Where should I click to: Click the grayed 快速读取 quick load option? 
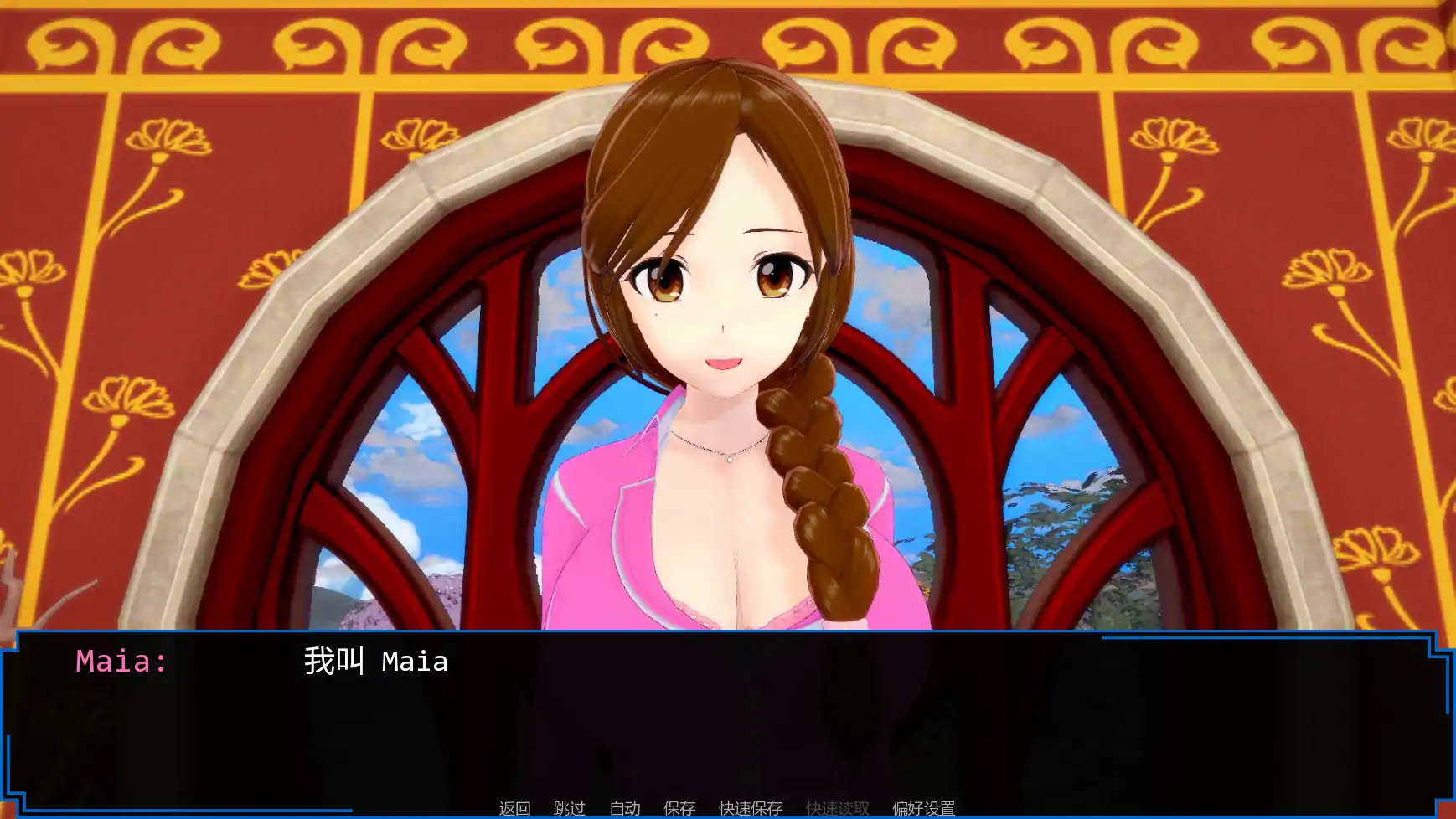[x=836, y=807]
